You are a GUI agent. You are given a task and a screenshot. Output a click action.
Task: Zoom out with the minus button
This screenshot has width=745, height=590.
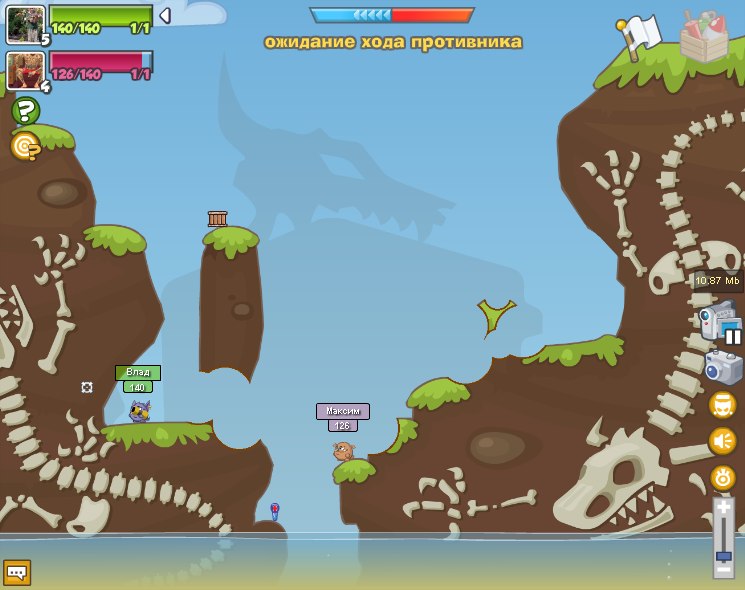click(723, 570)
